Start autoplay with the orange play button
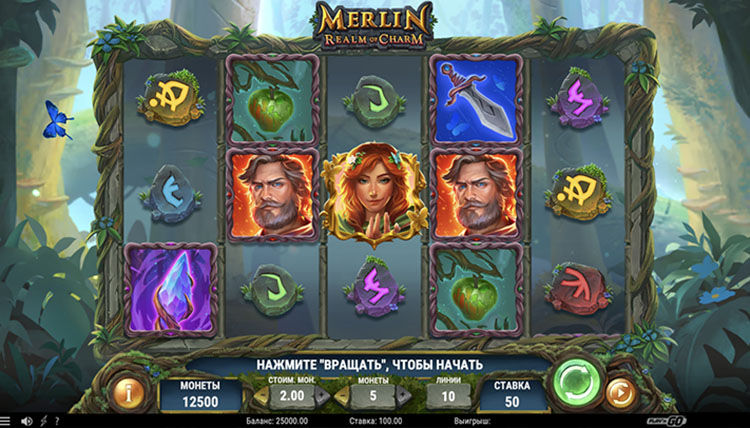 [x=621, y=392]
